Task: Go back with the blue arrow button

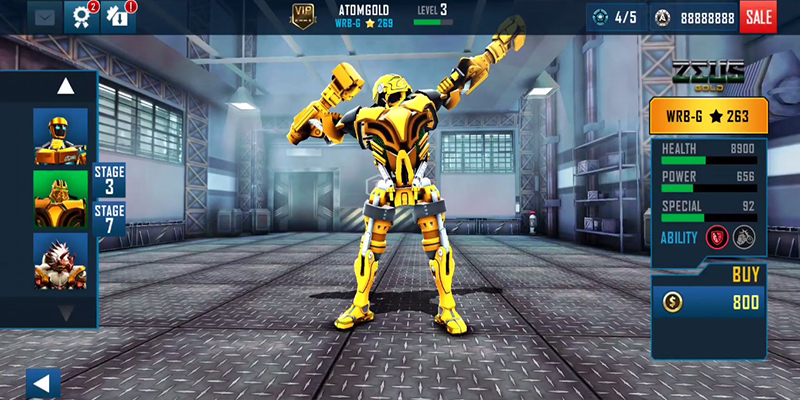Action: click(x=42, y=383)
